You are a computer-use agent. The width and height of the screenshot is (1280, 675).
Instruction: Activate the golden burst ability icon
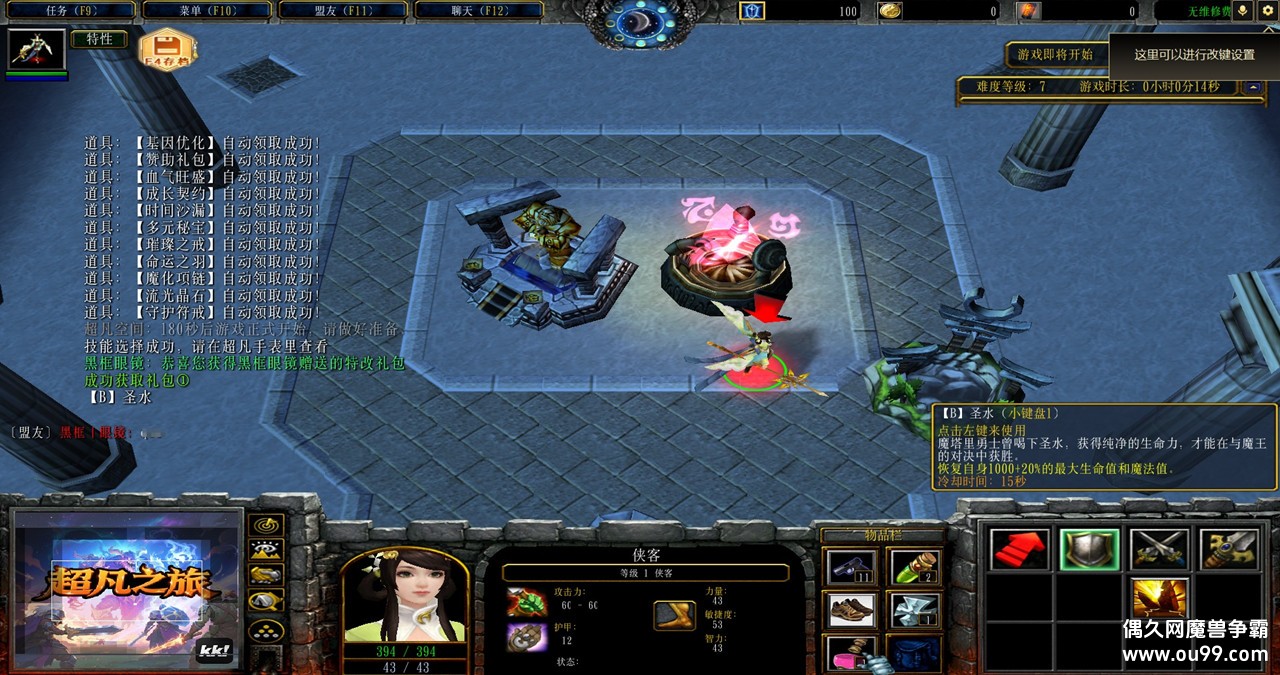(1159, 598)
